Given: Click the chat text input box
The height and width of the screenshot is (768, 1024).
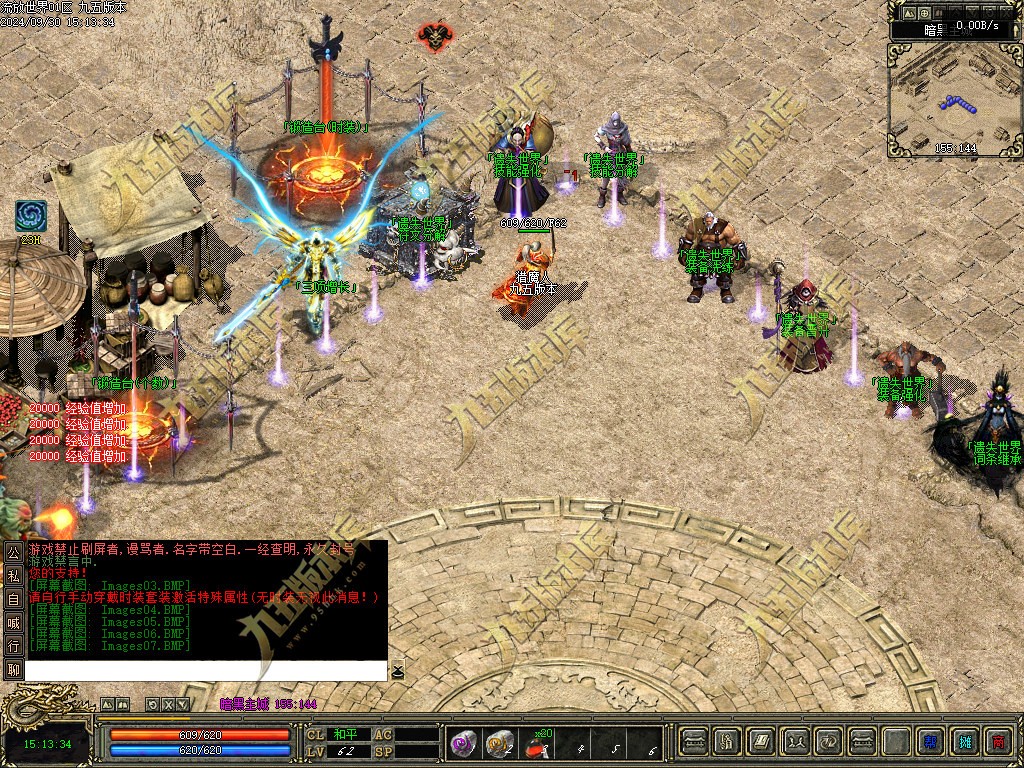Looking at the screenshot, I should 205,670.
